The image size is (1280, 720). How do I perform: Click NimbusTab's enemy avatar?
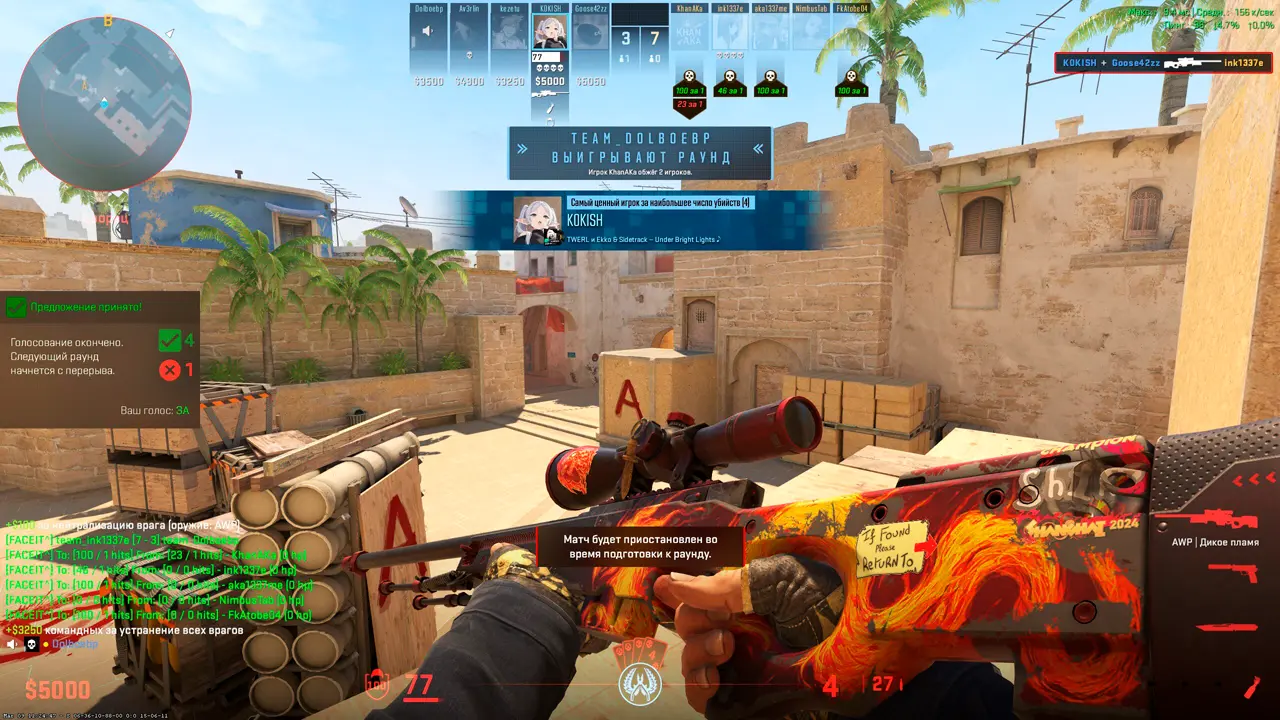811,33
